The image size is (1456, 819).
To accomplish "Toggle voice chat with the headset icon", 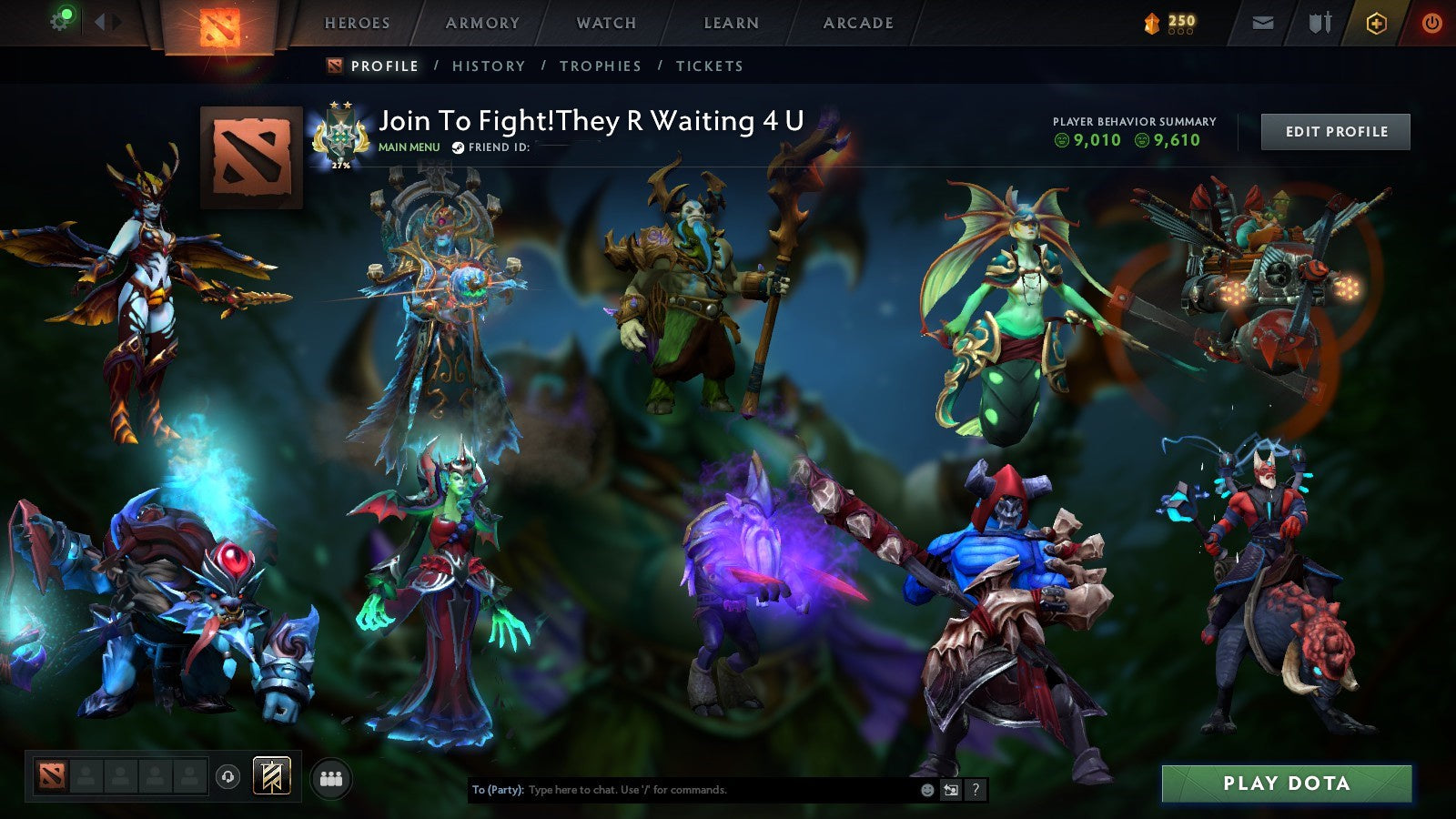I will 227,774.
